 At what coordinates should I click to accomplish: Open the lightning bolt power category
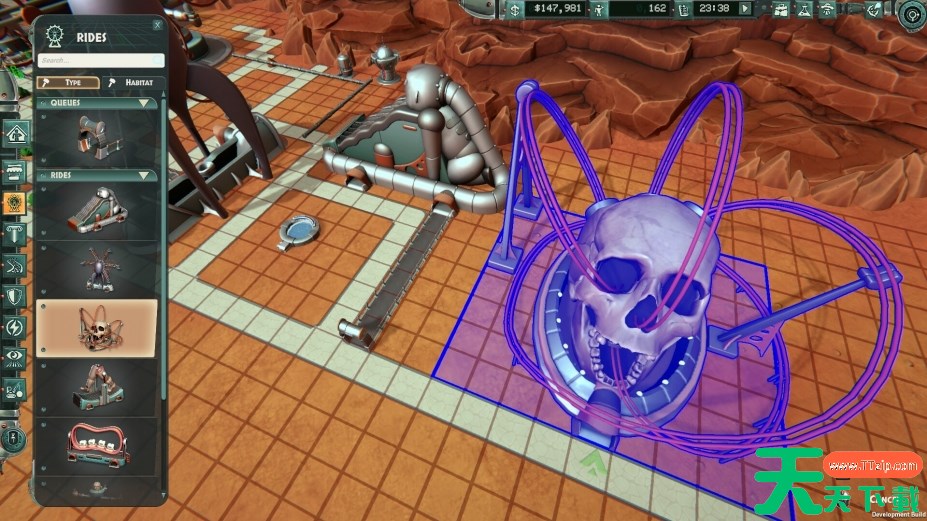click(x=15, y=327)
